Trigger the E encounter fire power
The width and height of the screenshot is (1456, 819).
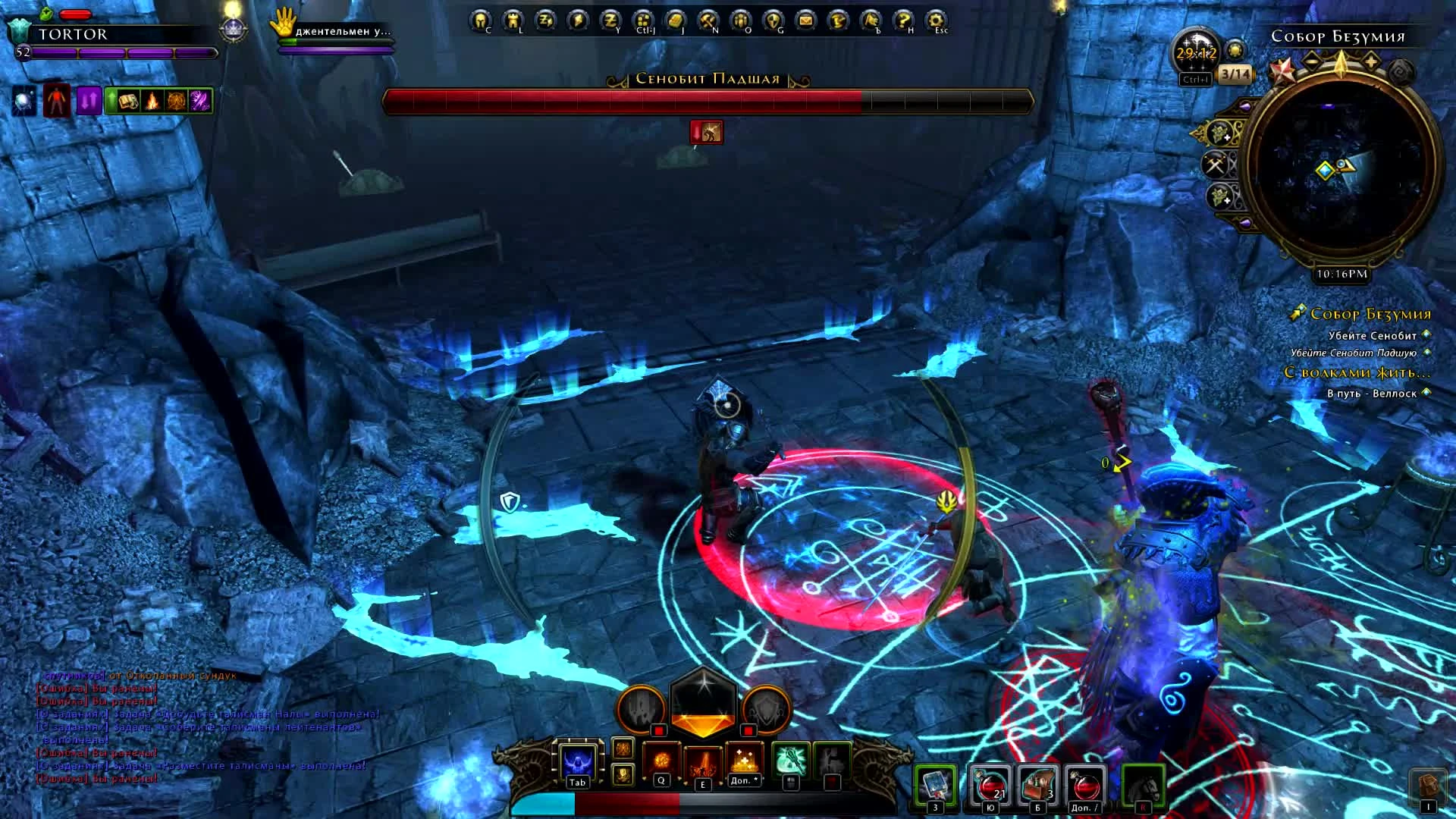704,762
